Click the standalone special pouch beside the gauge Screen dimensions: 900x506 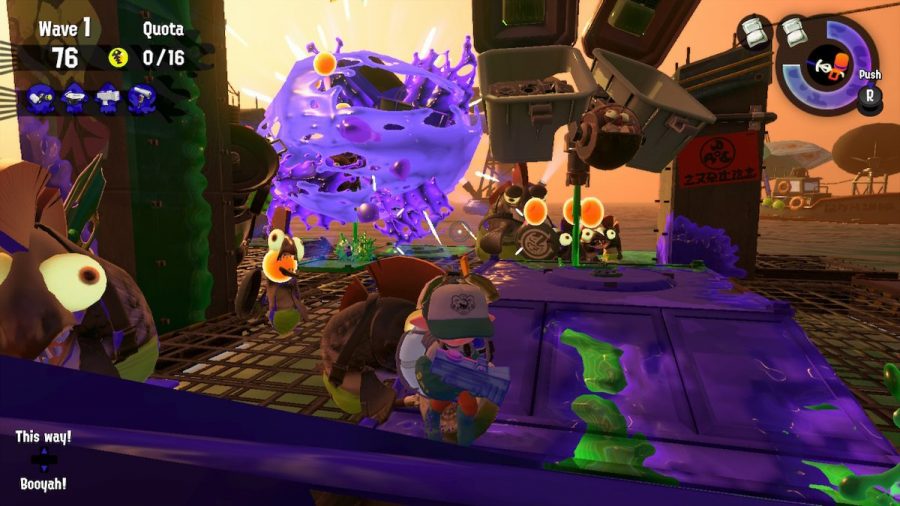[x=755, y=31]
